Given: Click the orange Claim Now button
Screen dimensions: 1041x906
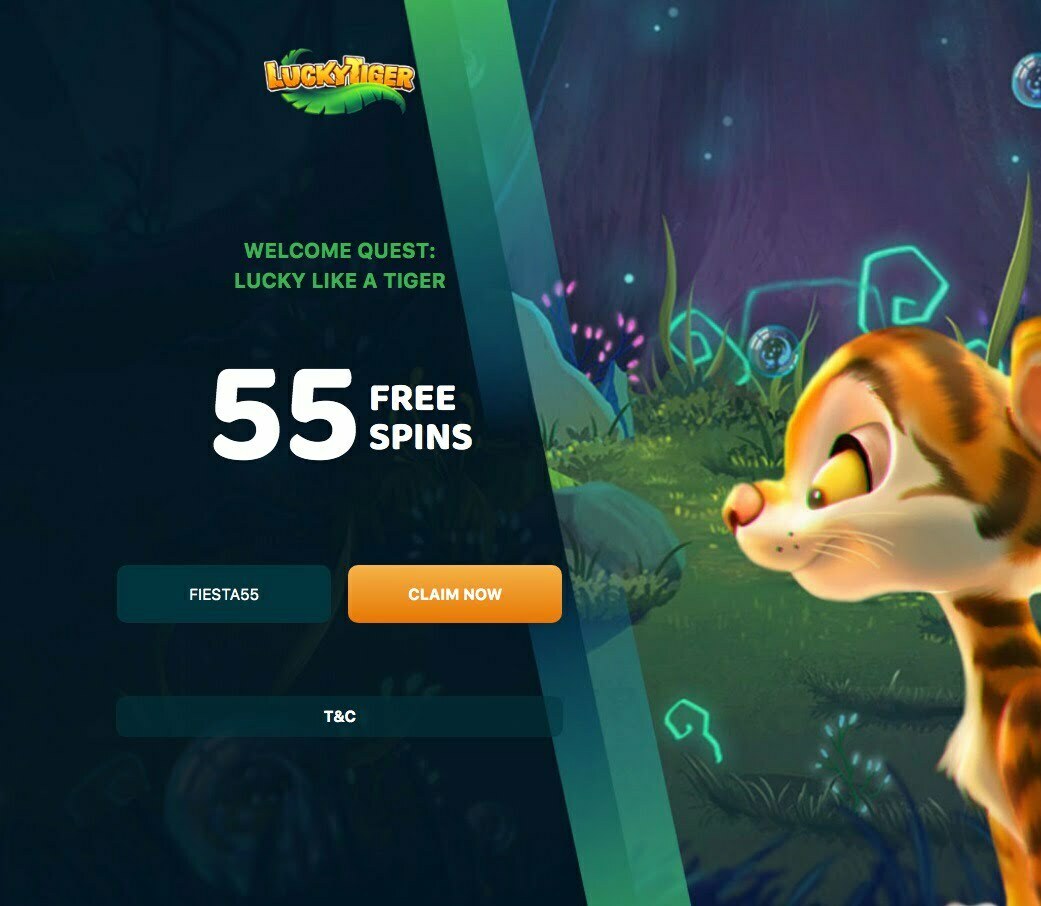Looking at the screenshot, I should pyautogui.click(x=454, y=594).
